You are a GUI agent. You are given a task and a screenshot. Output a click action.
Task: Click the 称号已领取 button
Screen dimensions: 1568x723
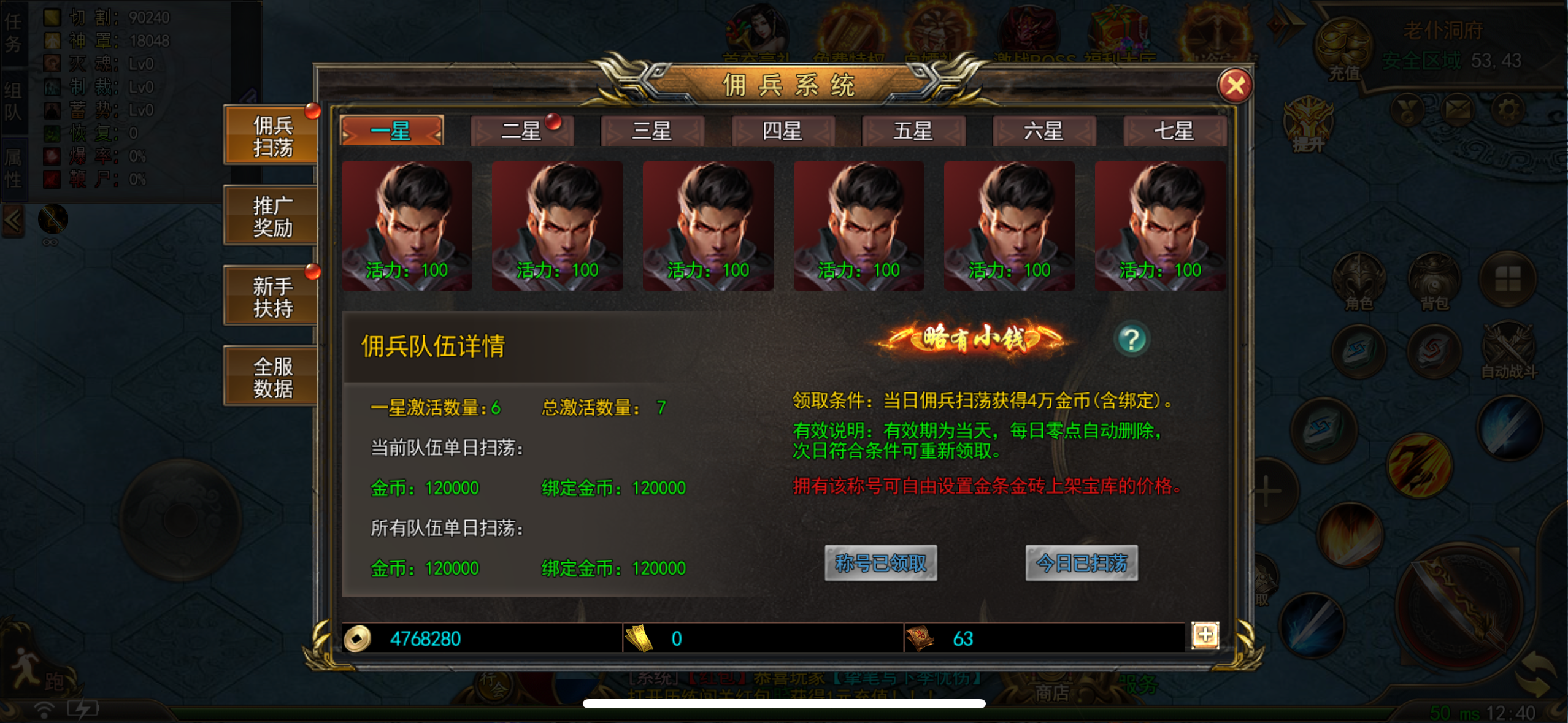880,562
